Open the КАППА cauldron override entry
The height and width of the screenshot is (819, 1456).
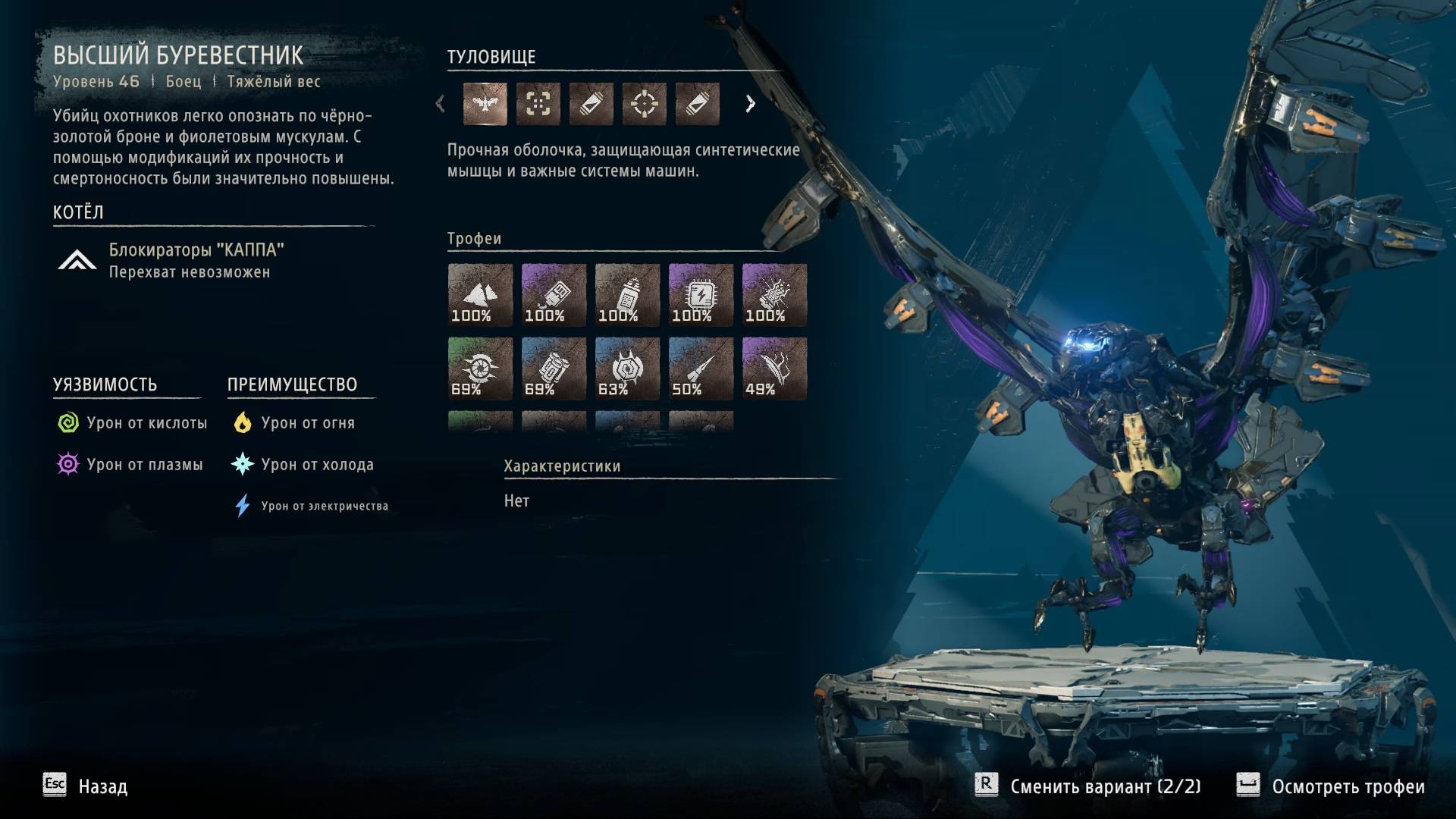196,260
